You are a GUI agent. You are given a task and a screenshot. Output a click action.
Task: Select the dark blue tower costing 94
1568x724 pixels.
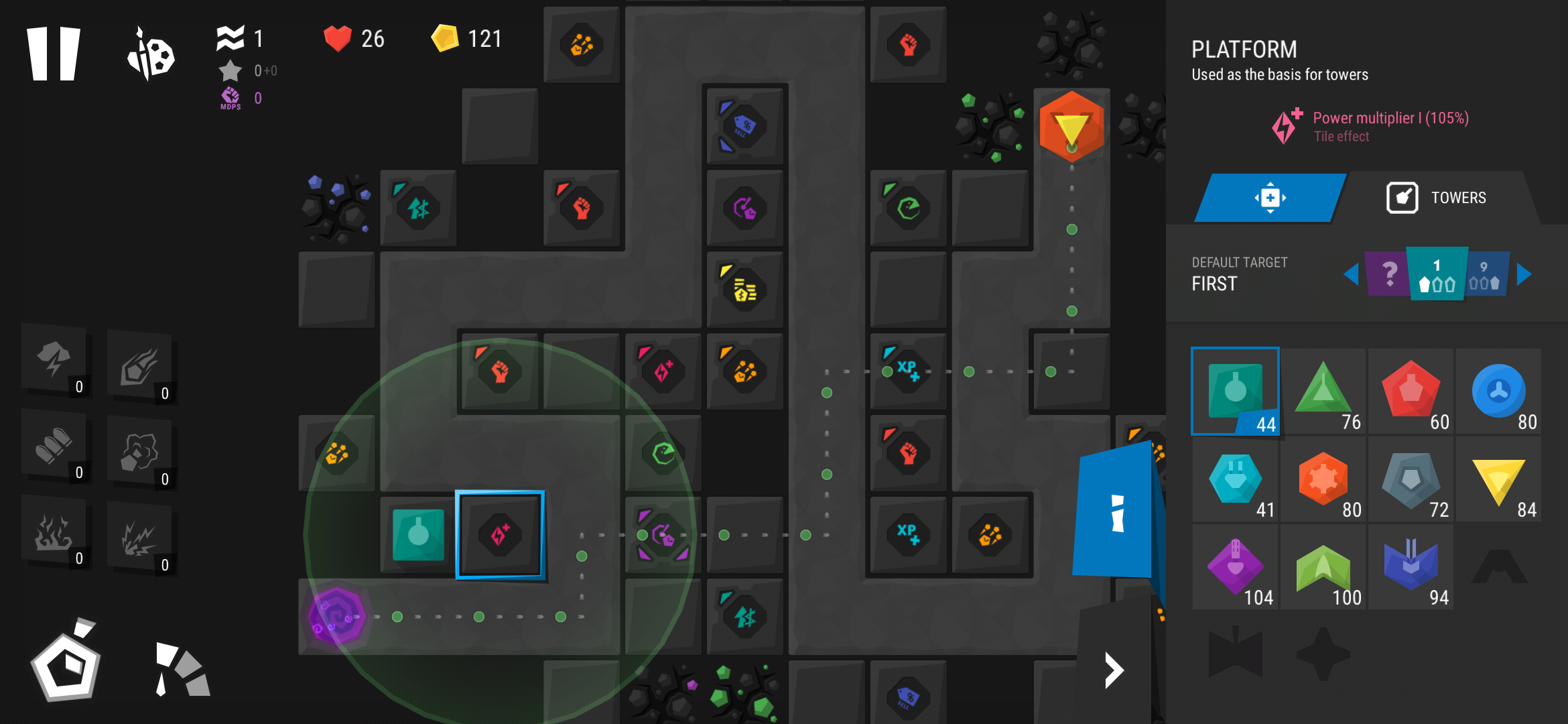(1411, 566)
